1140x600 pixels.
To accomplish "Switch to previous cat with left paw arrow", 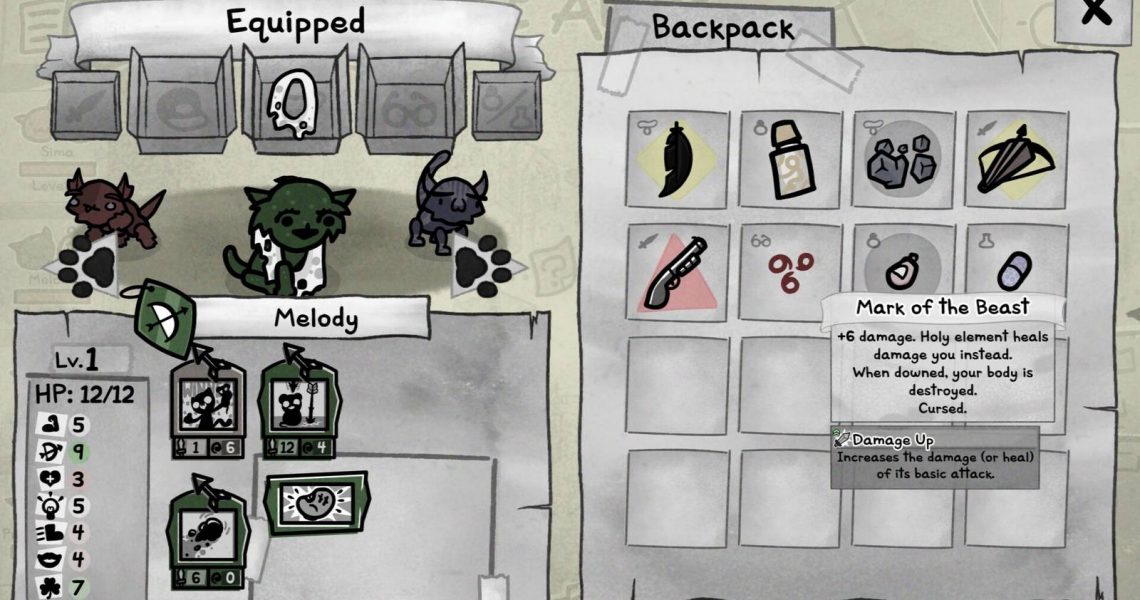I will (x=82, y=267).
